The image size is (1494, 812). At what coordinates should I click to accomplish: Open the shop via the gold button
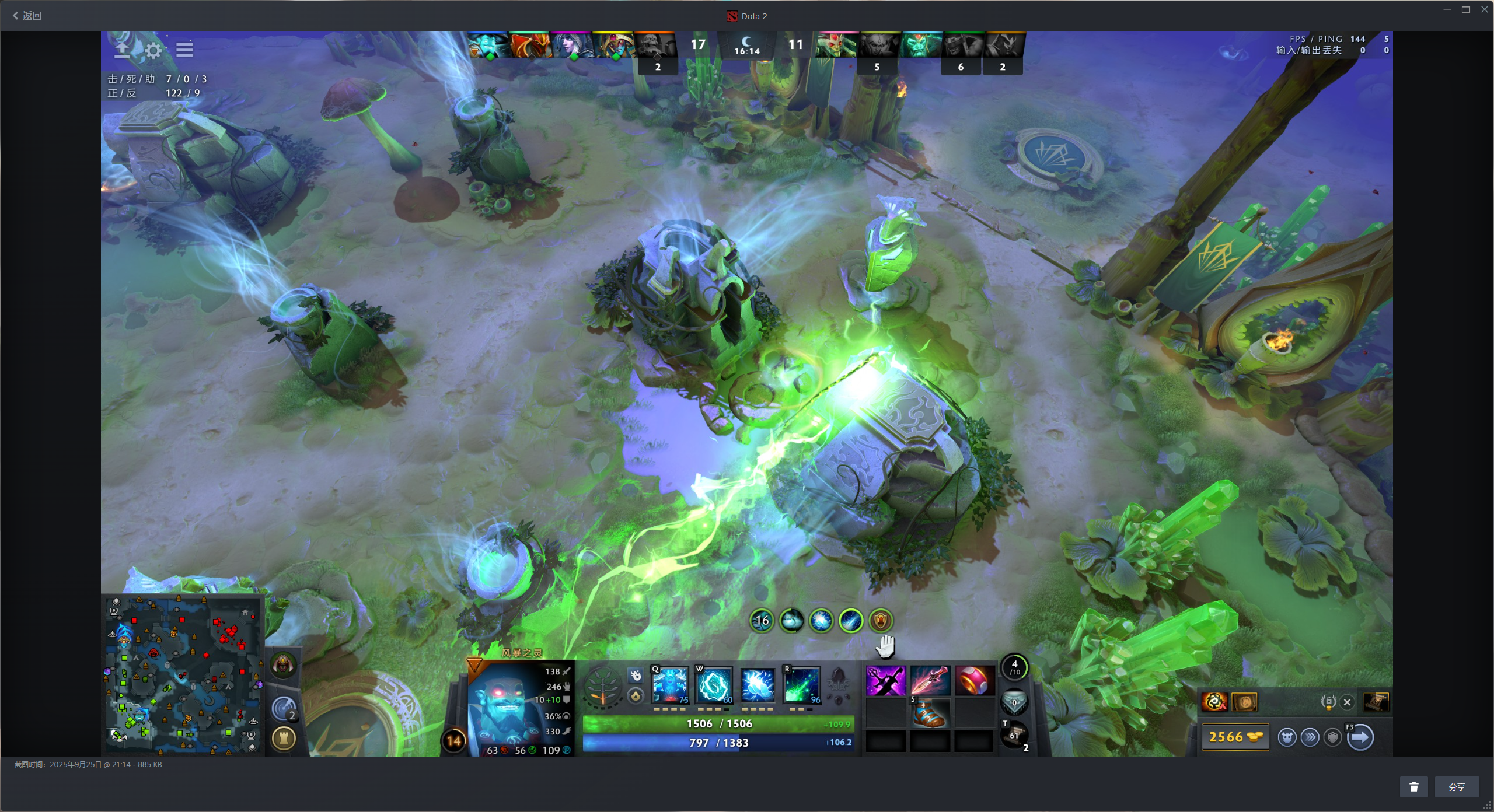(1235, 737)
